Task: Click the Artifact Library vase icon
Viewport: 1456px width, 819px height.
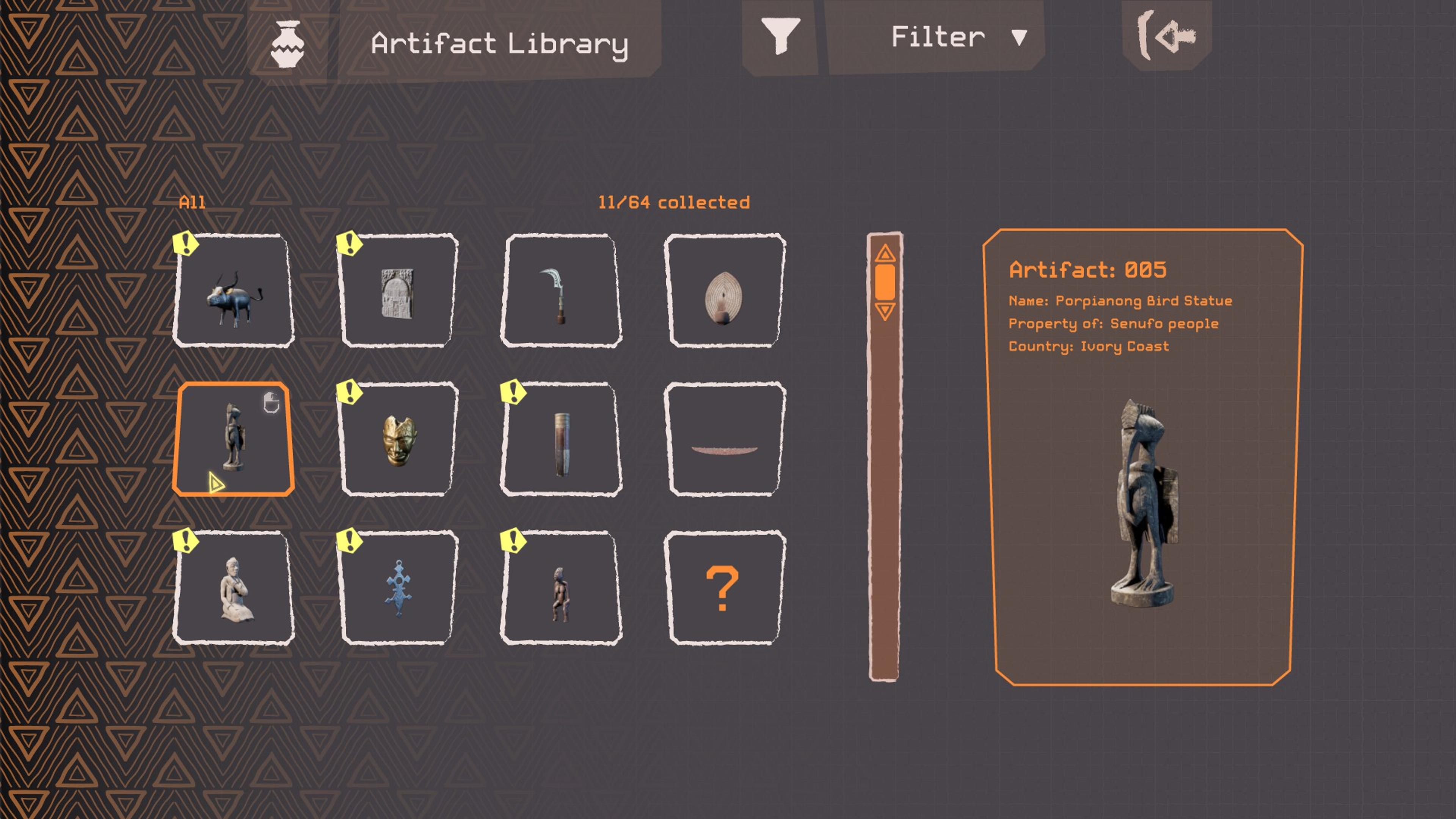Action: [288, 44]
